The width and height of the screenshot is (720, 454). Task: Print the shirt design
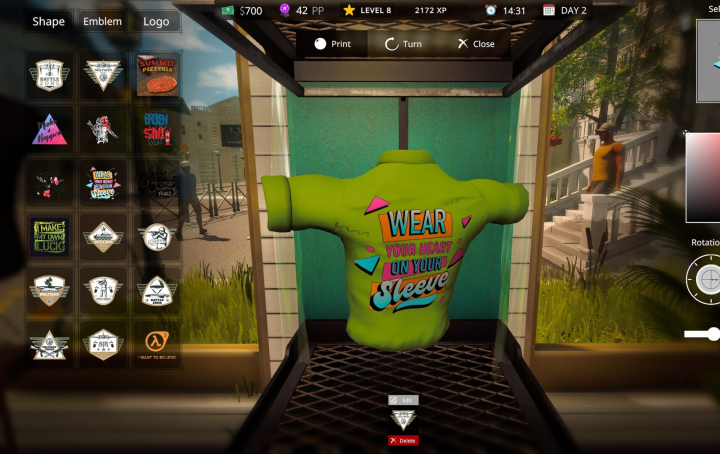click(333, 44)
